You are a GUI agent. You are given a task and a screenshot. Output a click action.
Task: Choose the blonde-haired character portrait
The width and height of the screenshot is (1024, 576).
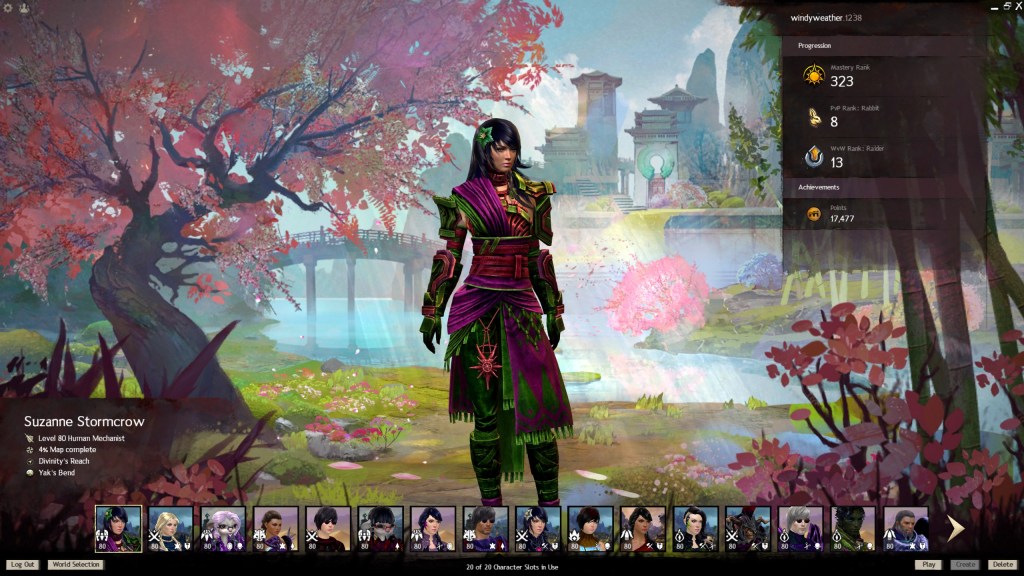[171, 529]
